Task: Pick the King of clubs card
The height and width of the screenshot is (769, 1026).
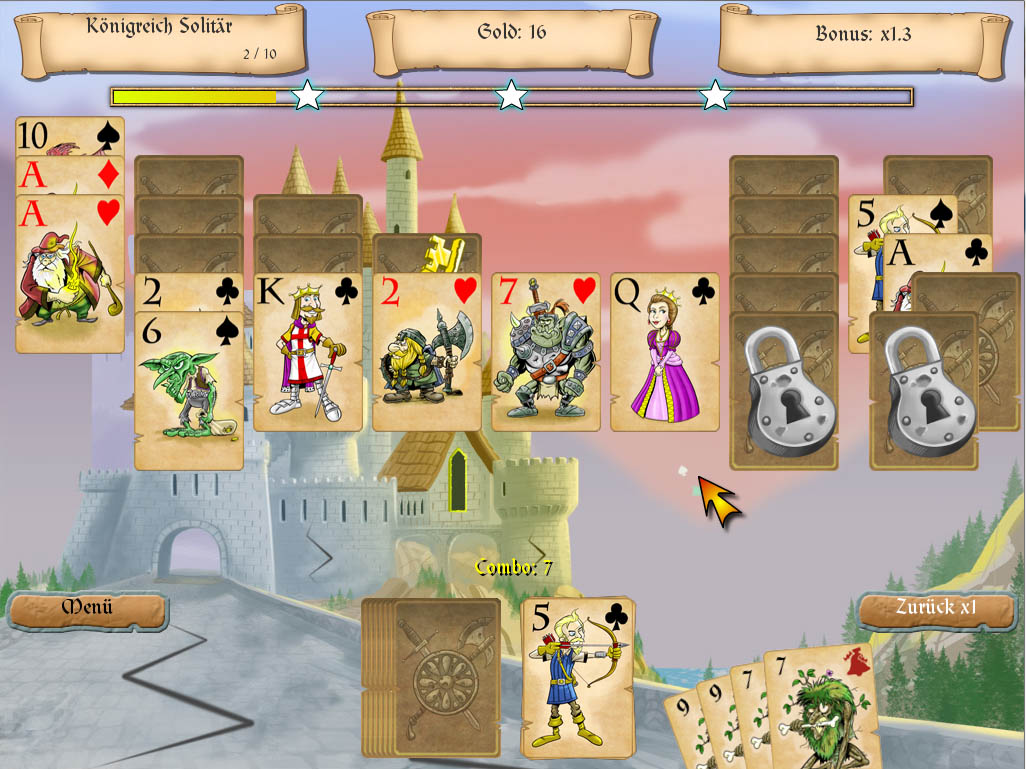Action: [307, 352]
